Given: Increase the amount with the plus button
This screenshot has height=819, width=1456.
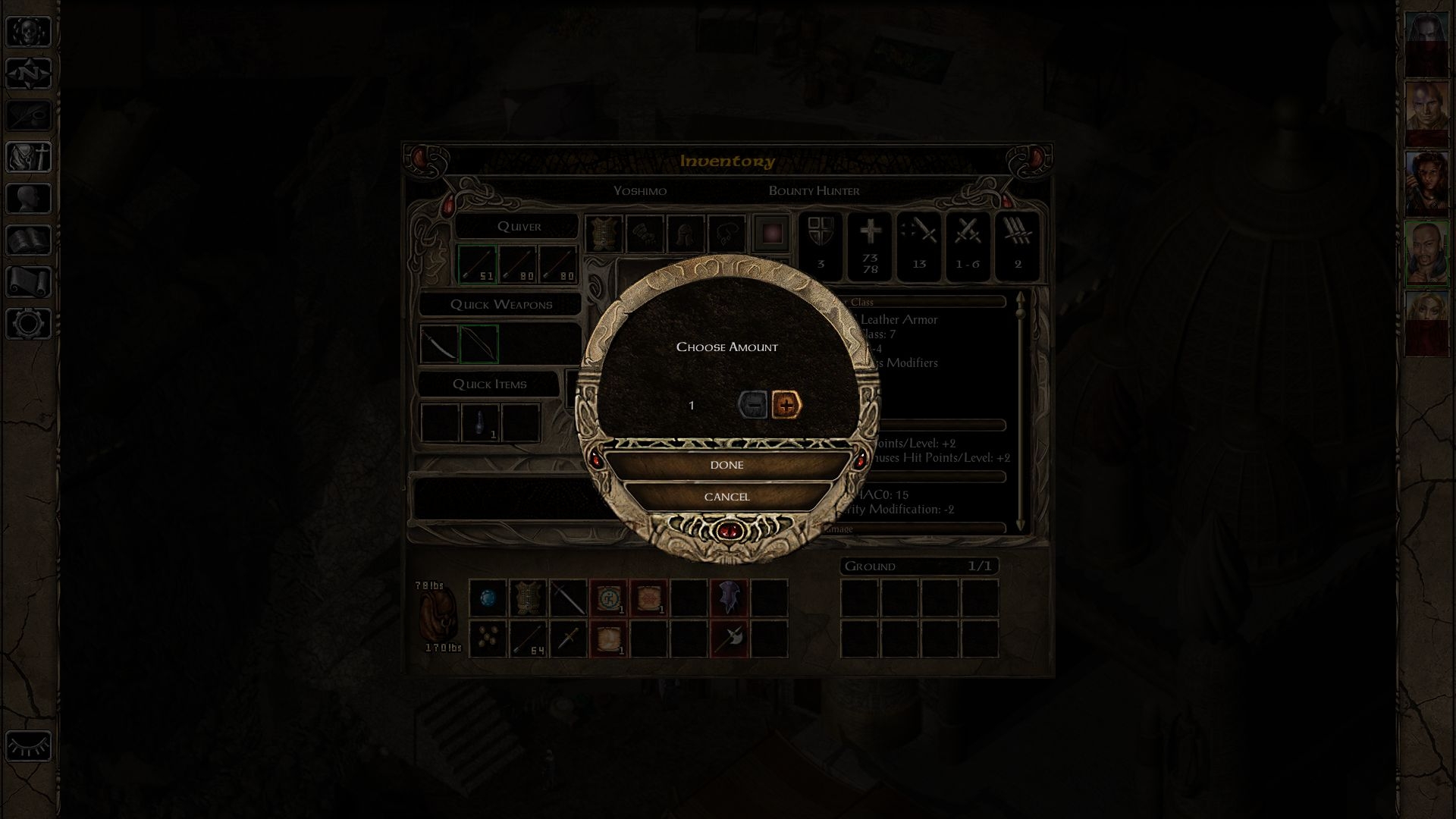Looking at the screenshot, I should pos(786,405).
